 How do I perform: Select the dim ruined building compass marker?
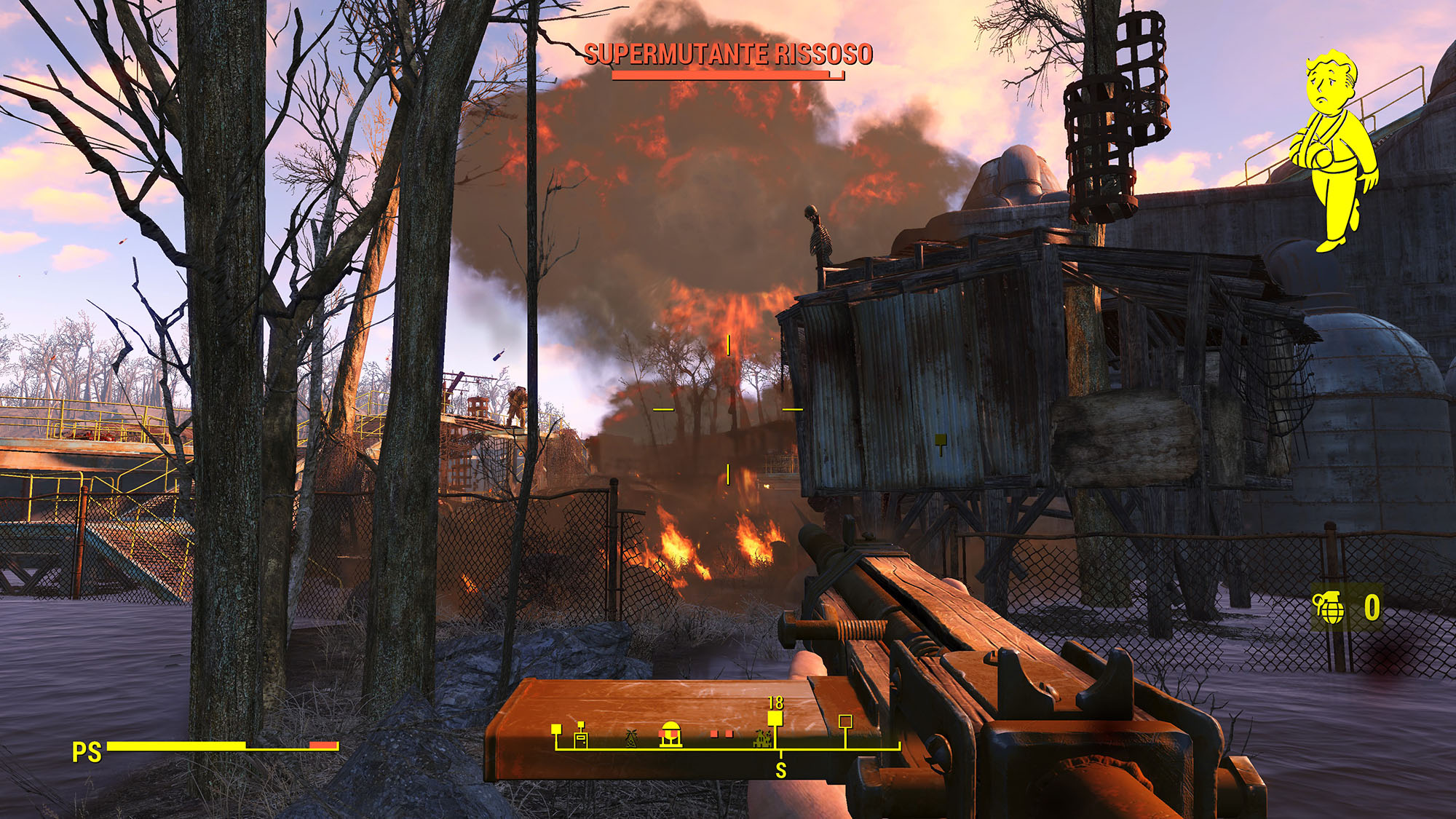(x=761, y=739)
